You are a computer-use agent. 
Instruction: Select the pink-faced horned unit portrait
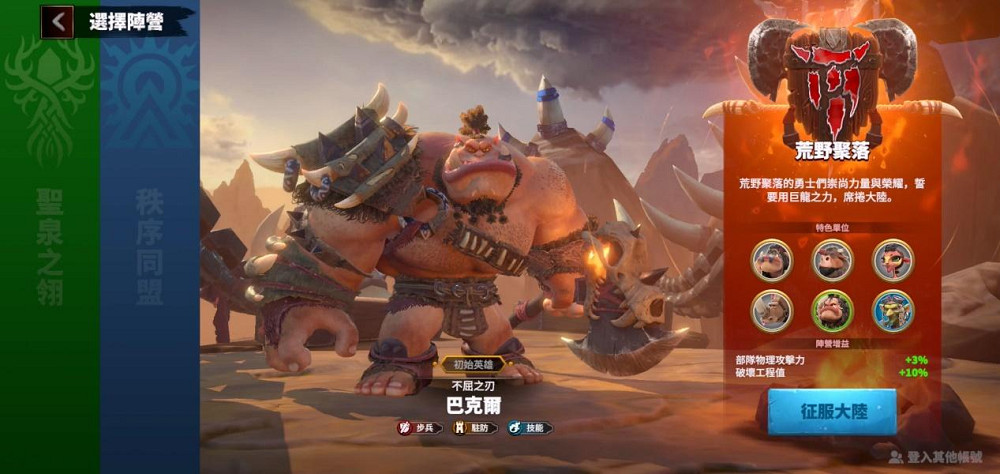pyautogui.click(x=892, y=260)
